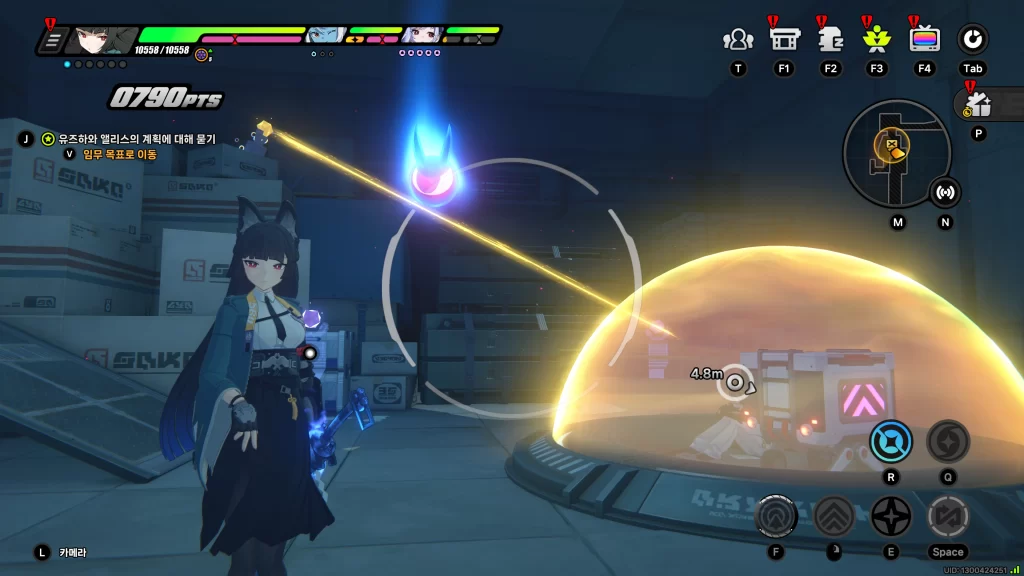Switch to the white-haired teammate portrait
The image size is (1024, 576).
pyautogui.click(x=420, y=36)
